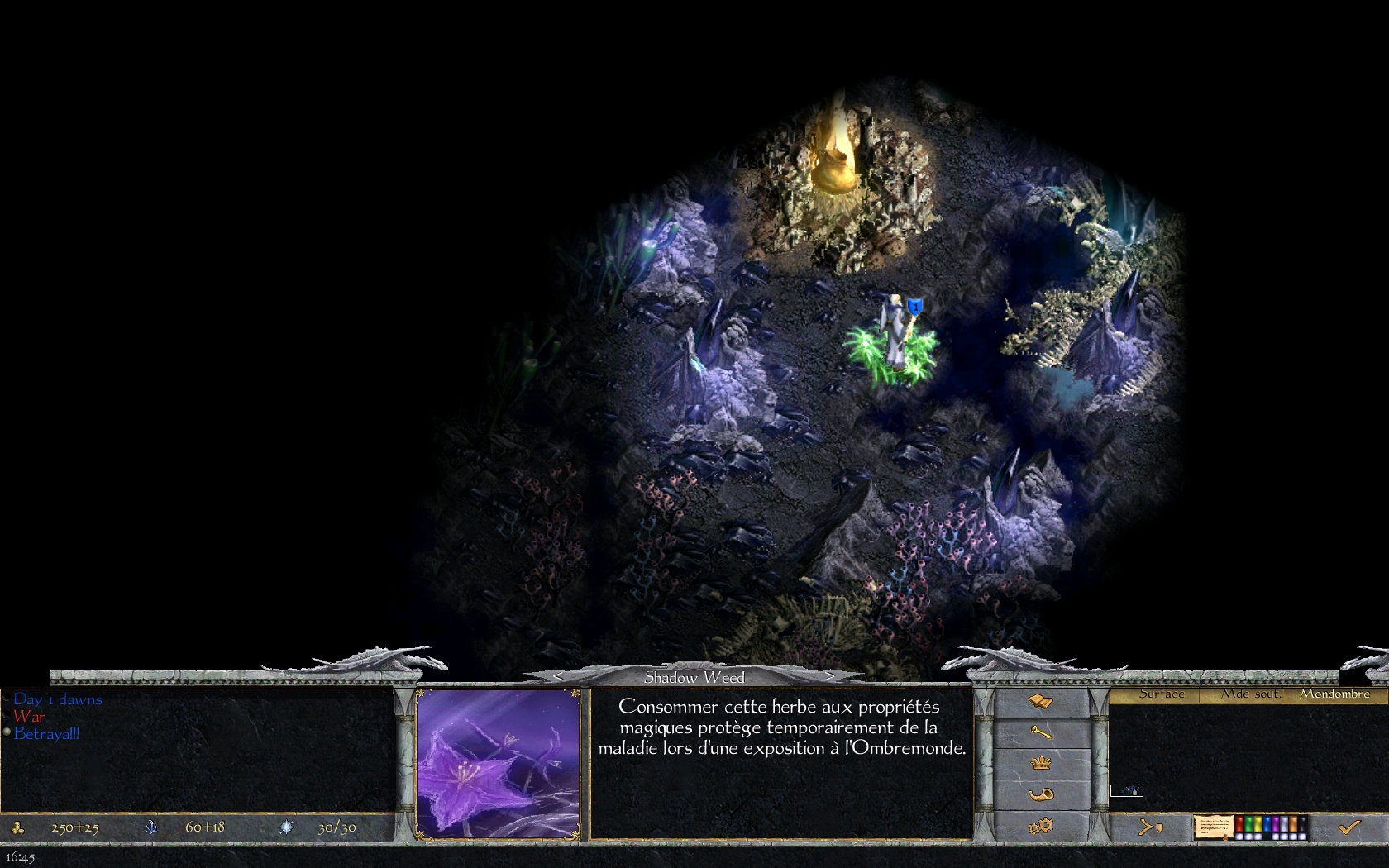The image size is (1389, 868).
Task: Open the 'Betrayal!!' event message
Action: (47, 734)
